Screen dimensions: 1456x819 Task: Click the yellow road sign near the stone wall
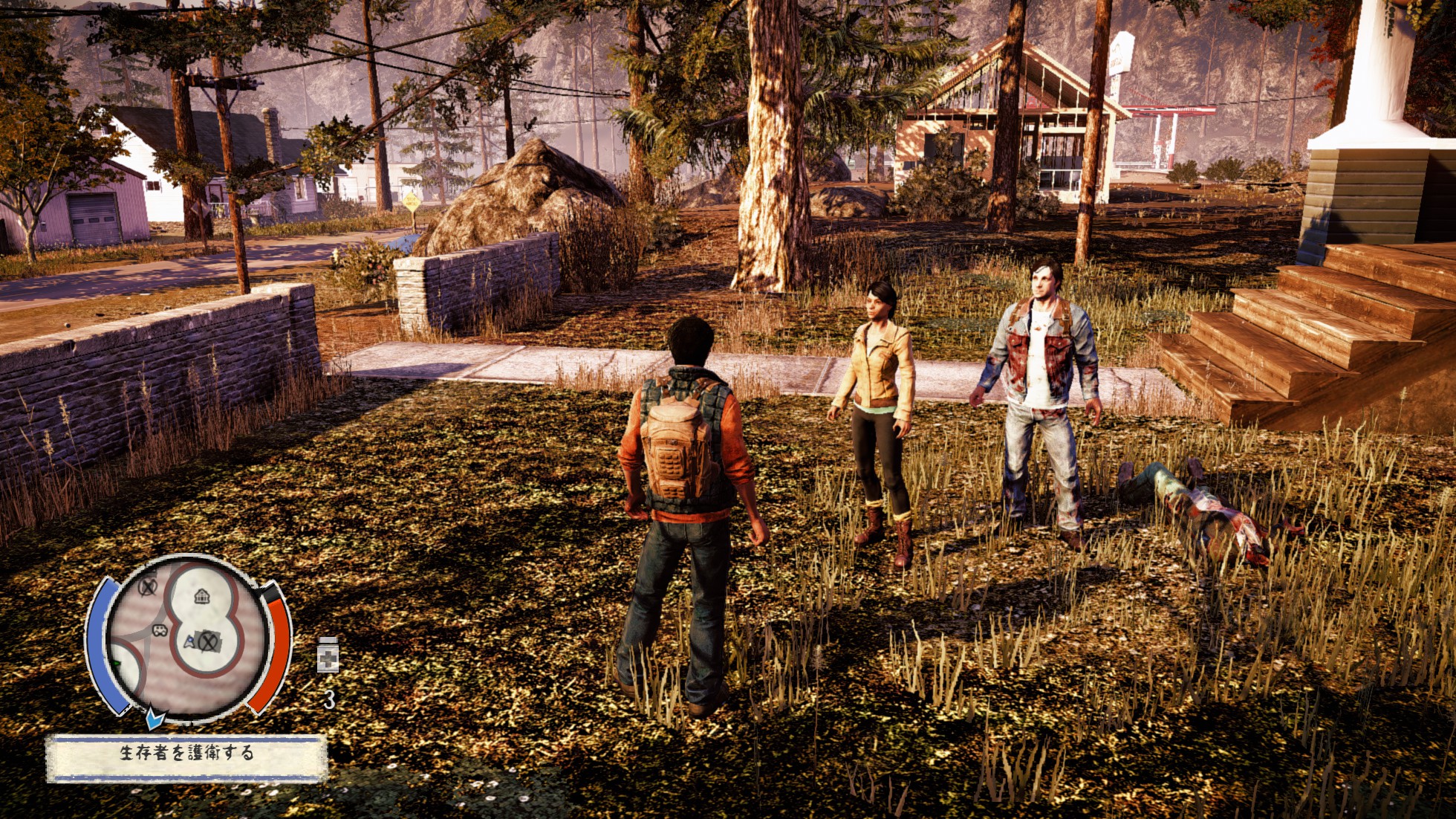(410, 201)
